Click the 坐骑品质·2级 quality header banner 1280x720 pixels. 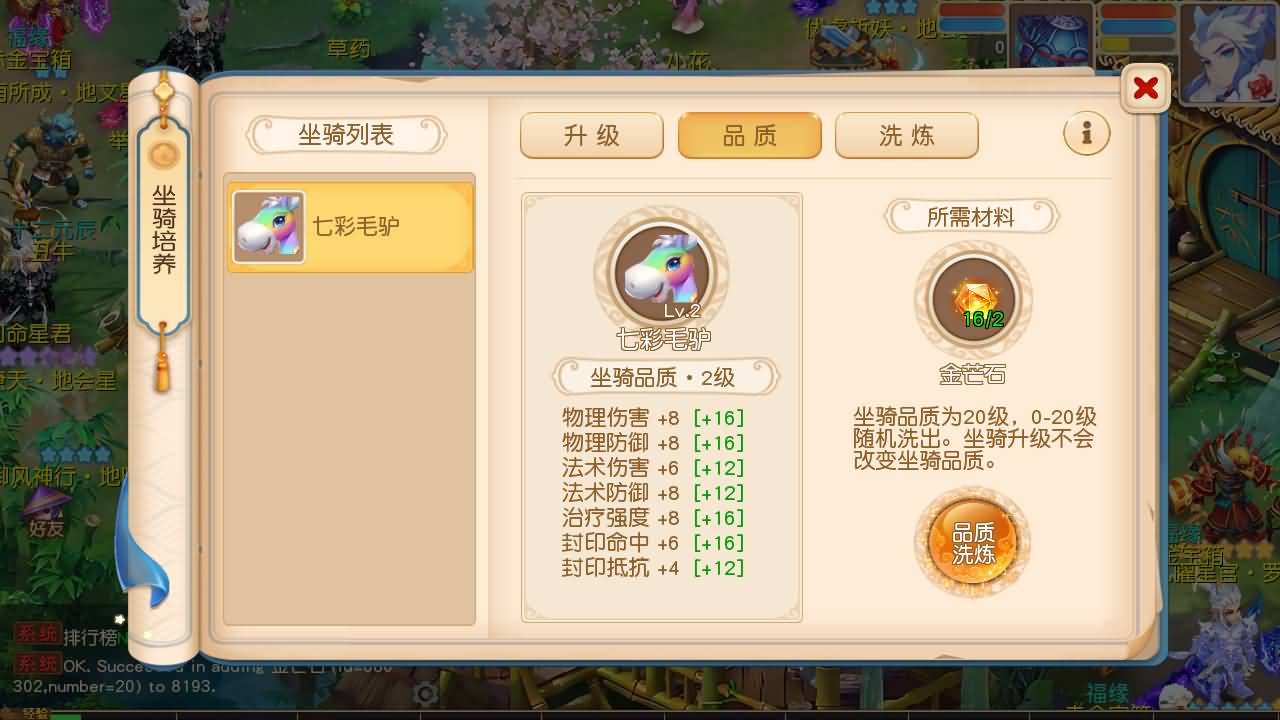click(x=662, y=376)
